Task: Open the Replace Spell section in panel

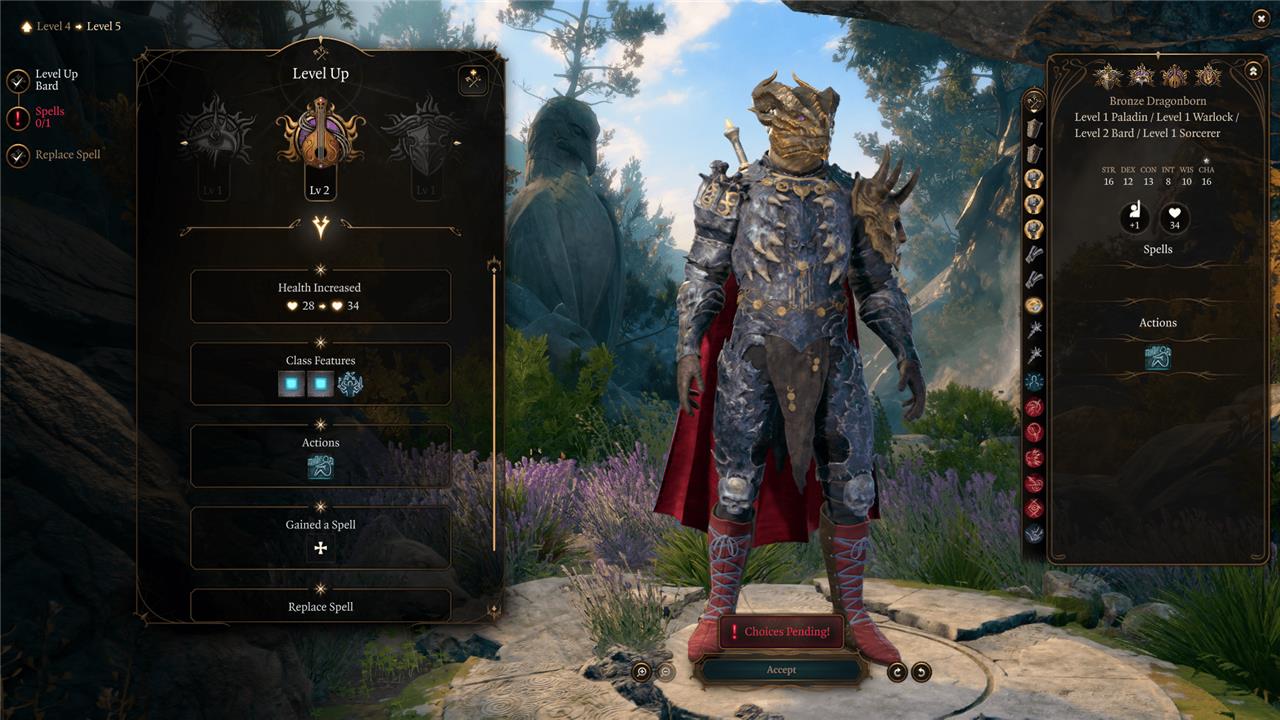Action: pyautogui.click(x=320, y=606)
